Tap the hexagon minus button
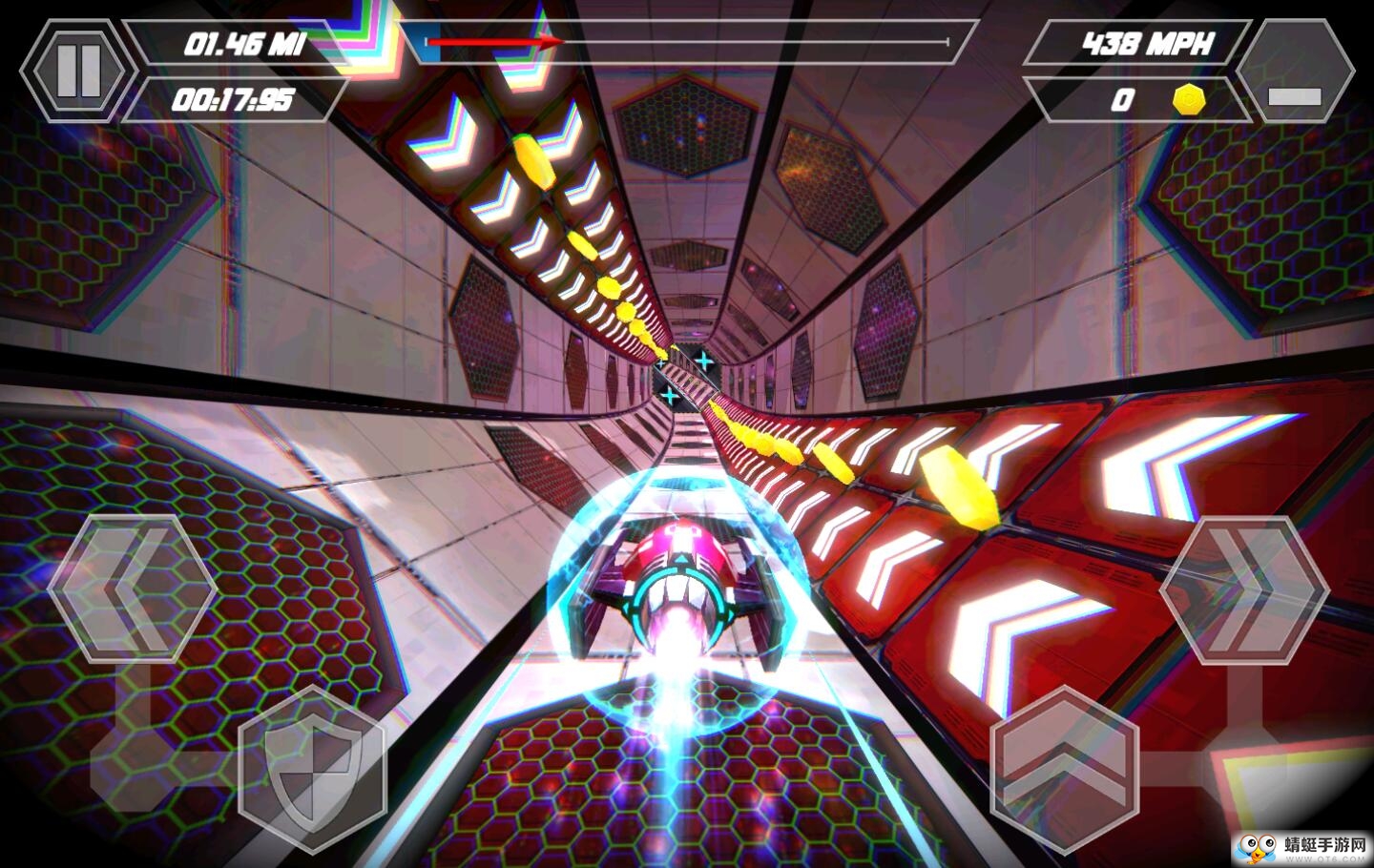 click(x=1295, y=72)
